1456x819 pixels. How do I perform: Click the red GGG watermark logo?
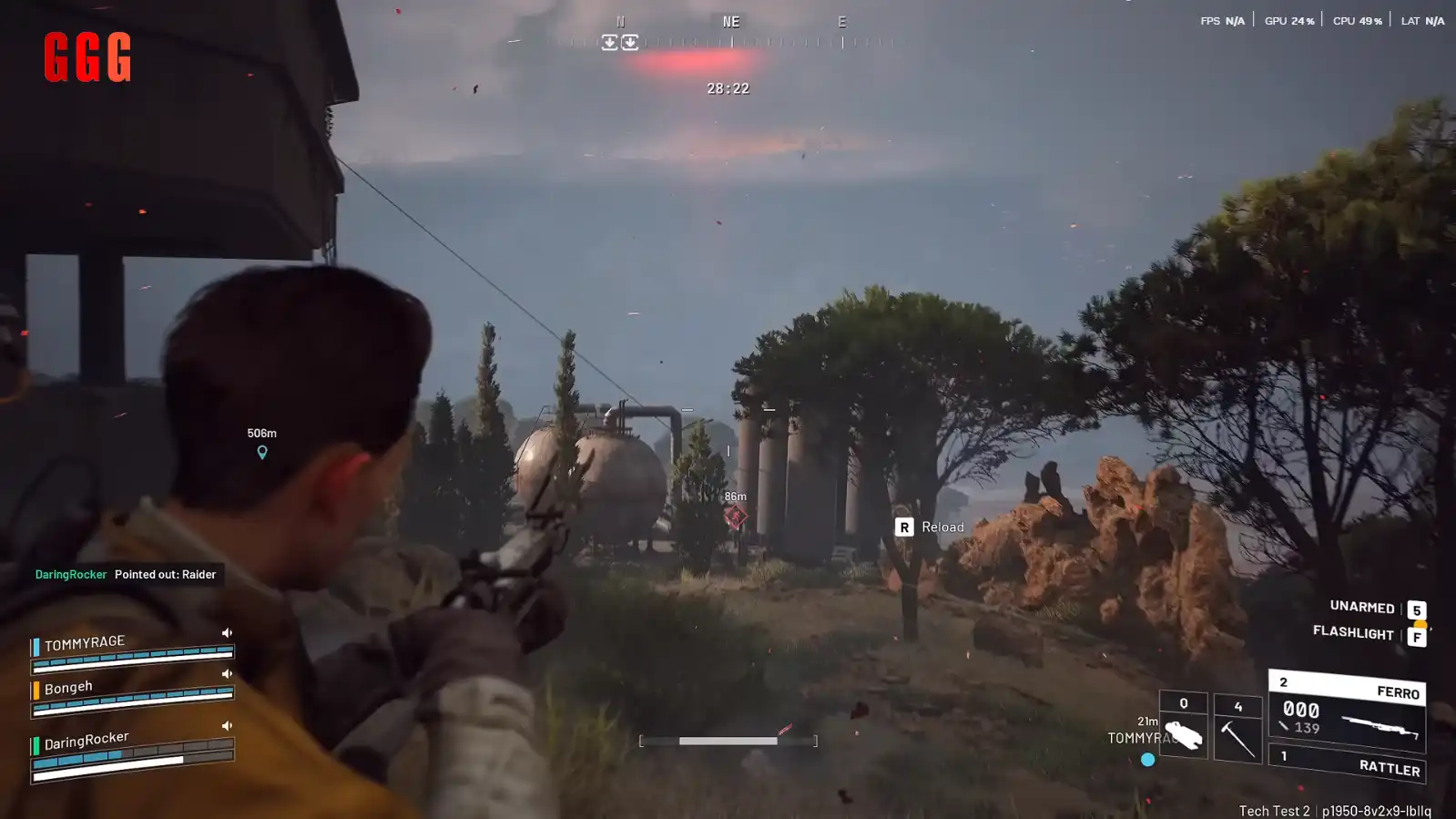(x=87, y=56)
